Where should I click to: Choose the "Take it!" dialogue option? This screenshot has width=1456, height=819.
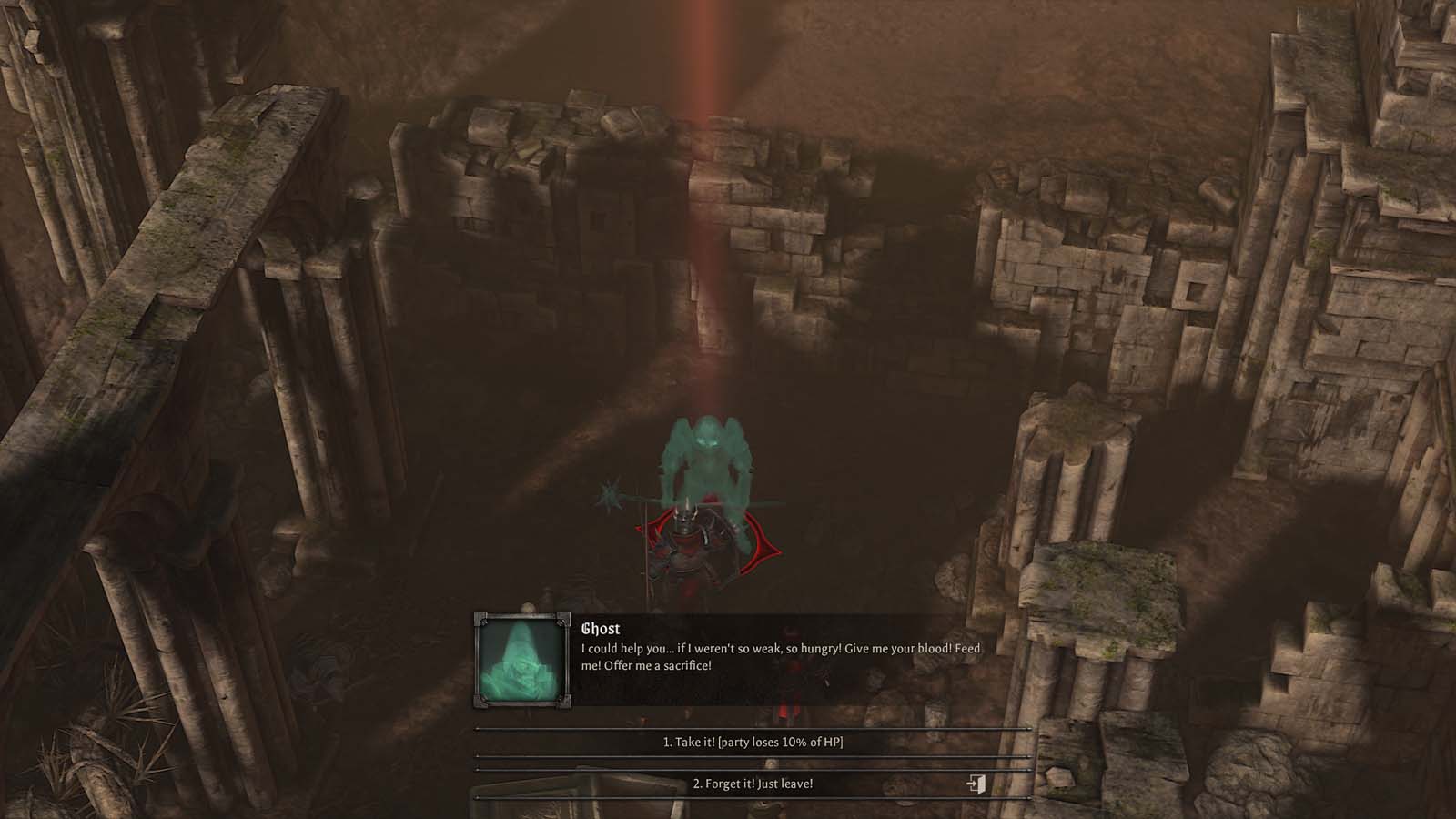point(753,743)
